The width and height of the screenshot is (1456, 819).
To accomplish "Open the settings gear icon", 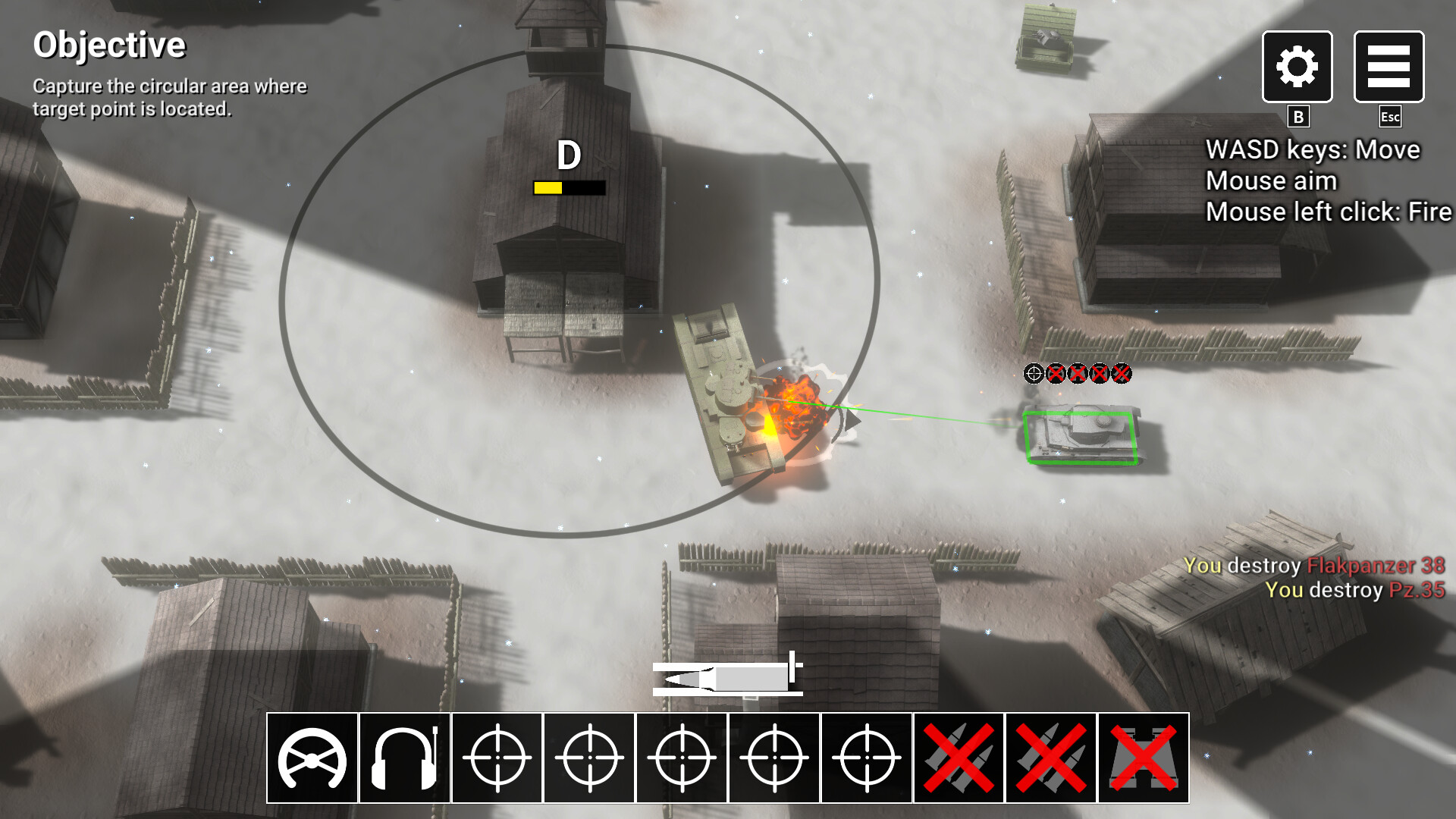I will point(1296,67).
